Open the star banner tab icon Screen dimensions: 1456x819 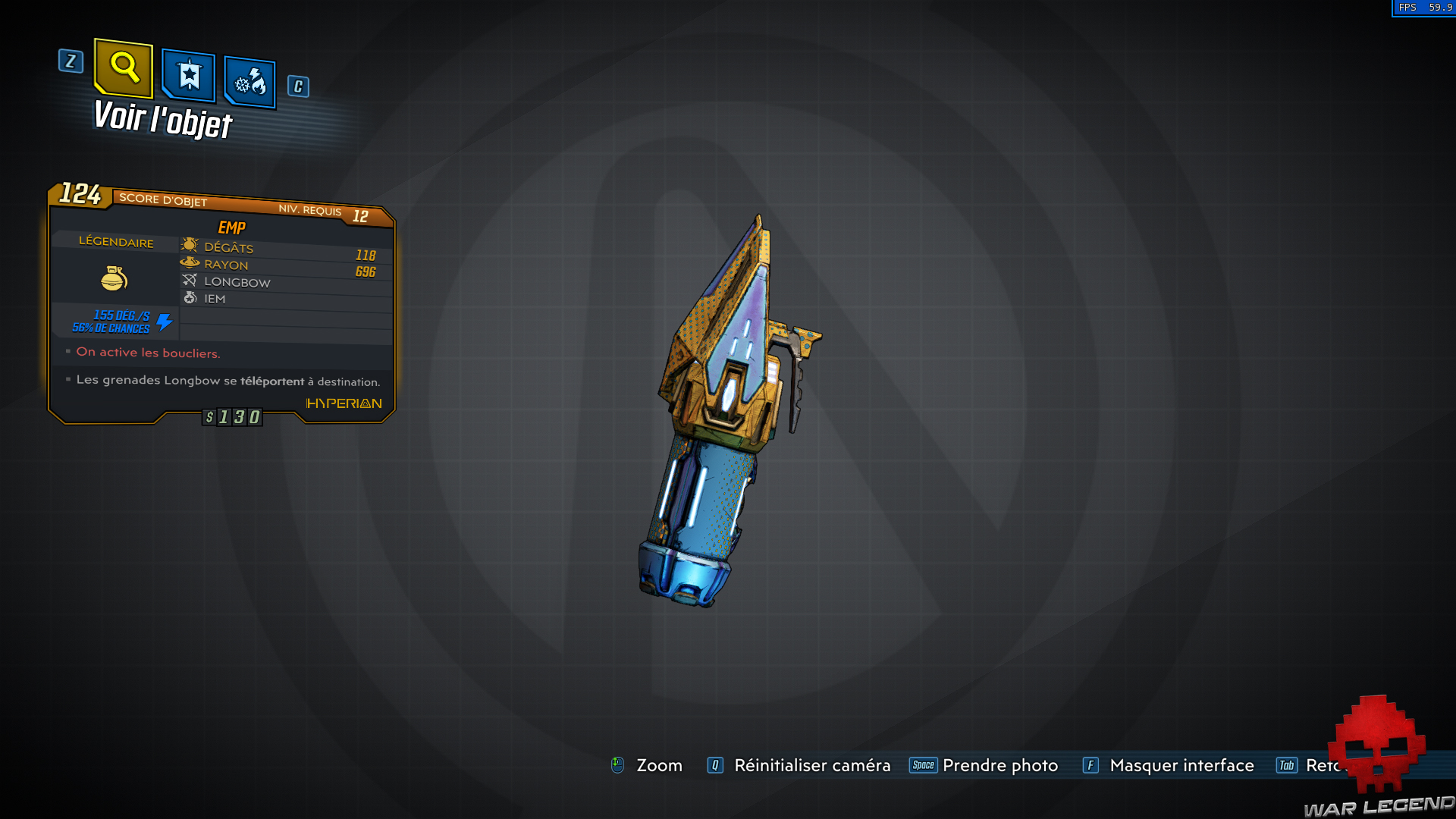(x=188, y=74)
